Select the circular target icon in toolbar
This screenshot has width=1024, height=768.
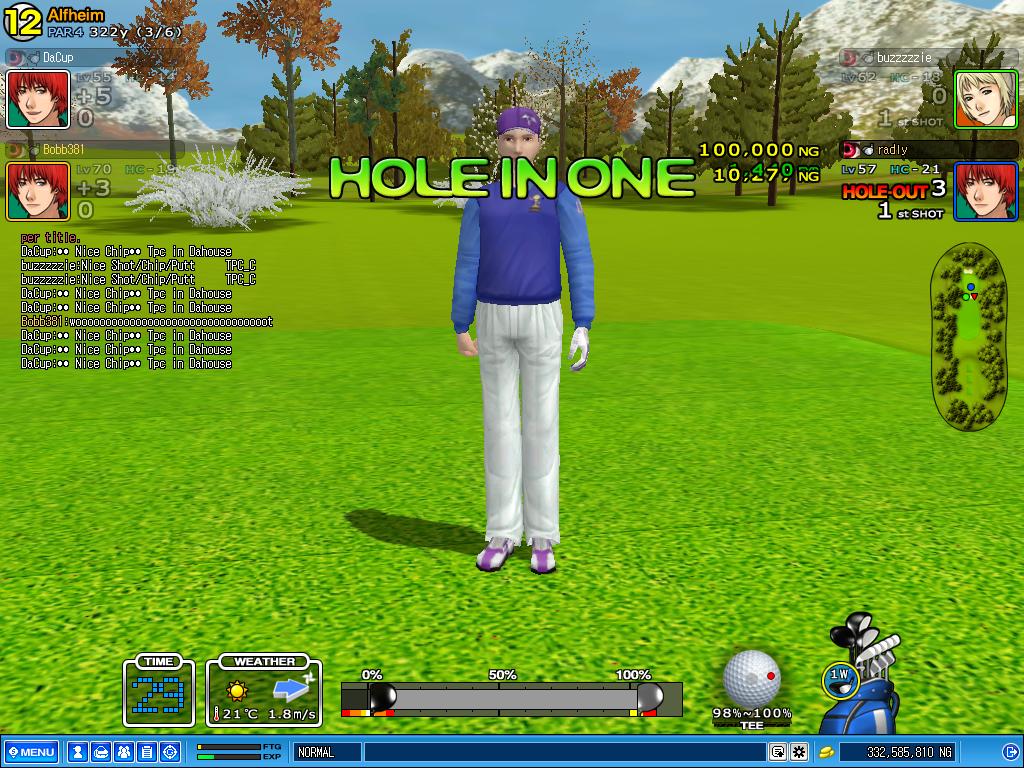169,752
